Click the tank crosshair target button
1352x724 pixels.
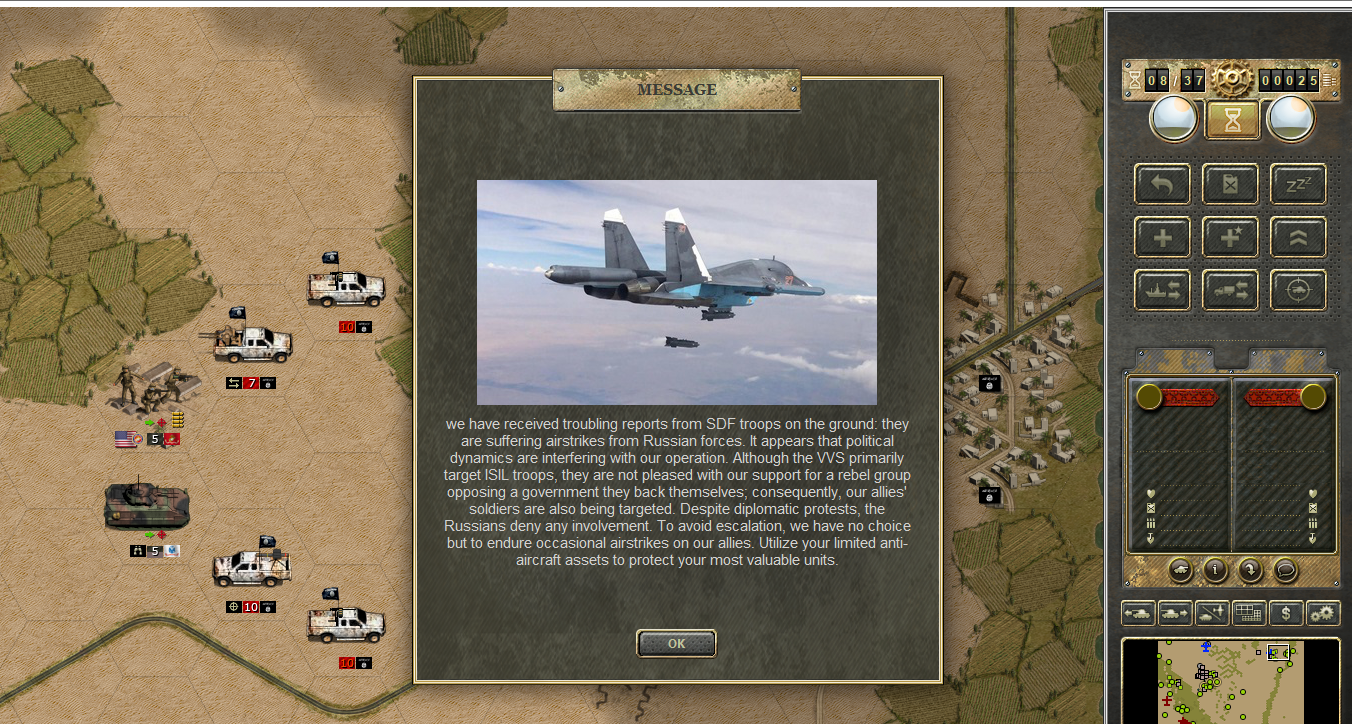1298,290
